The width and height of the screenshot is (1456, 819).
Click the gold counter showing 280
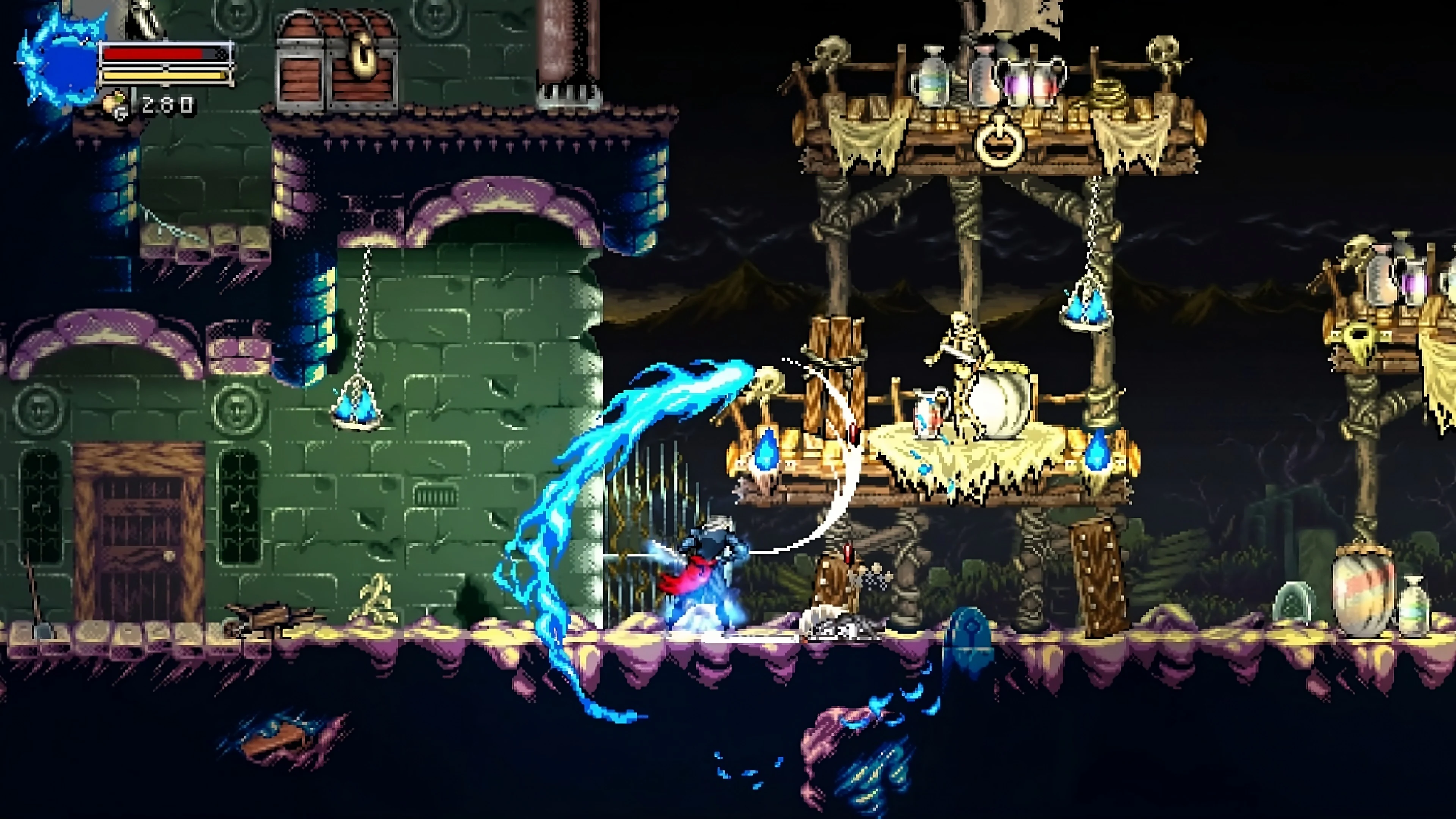[167, 103]
